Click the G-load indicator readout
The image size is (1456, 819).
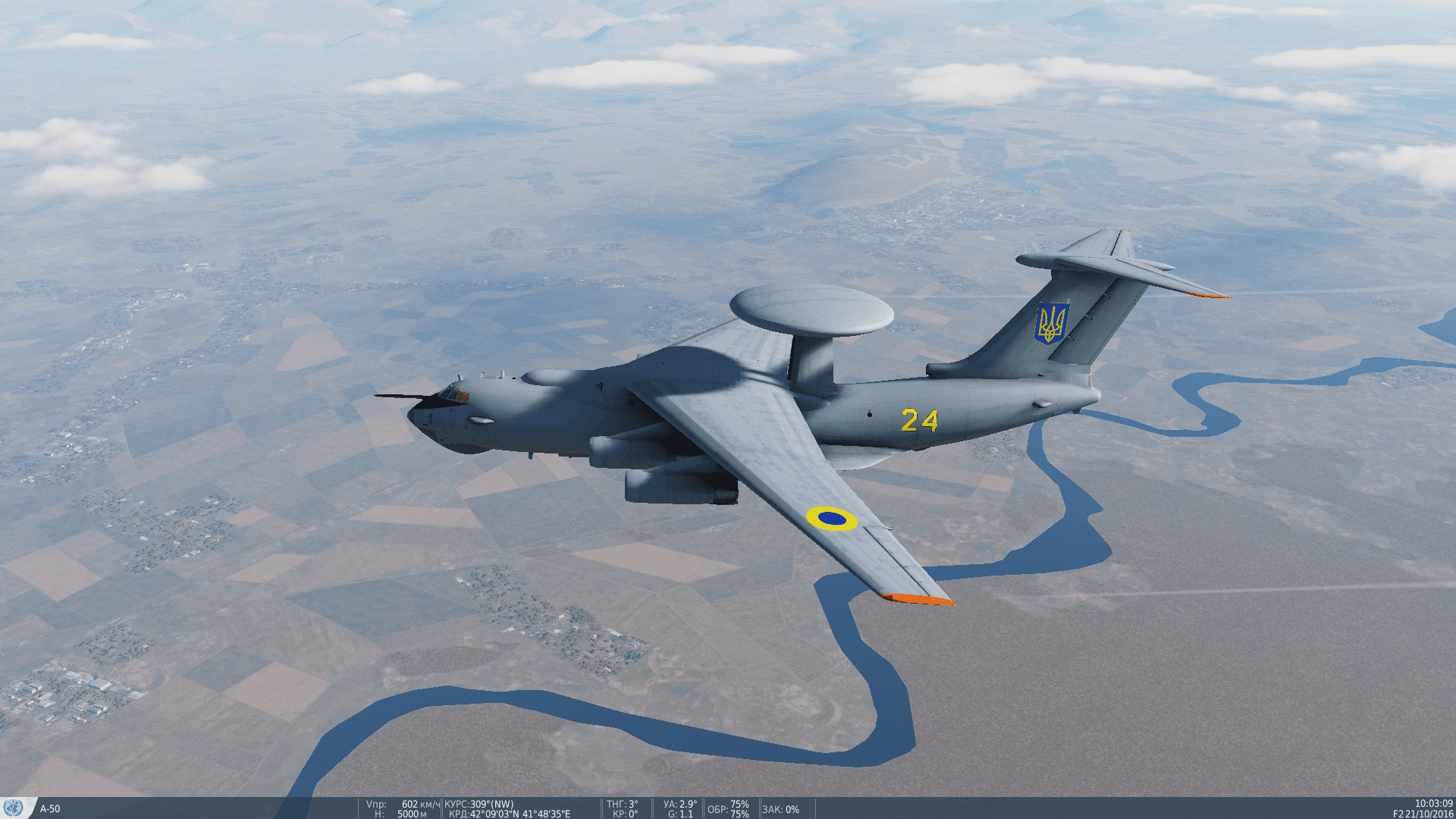click(x=681, y=812)
